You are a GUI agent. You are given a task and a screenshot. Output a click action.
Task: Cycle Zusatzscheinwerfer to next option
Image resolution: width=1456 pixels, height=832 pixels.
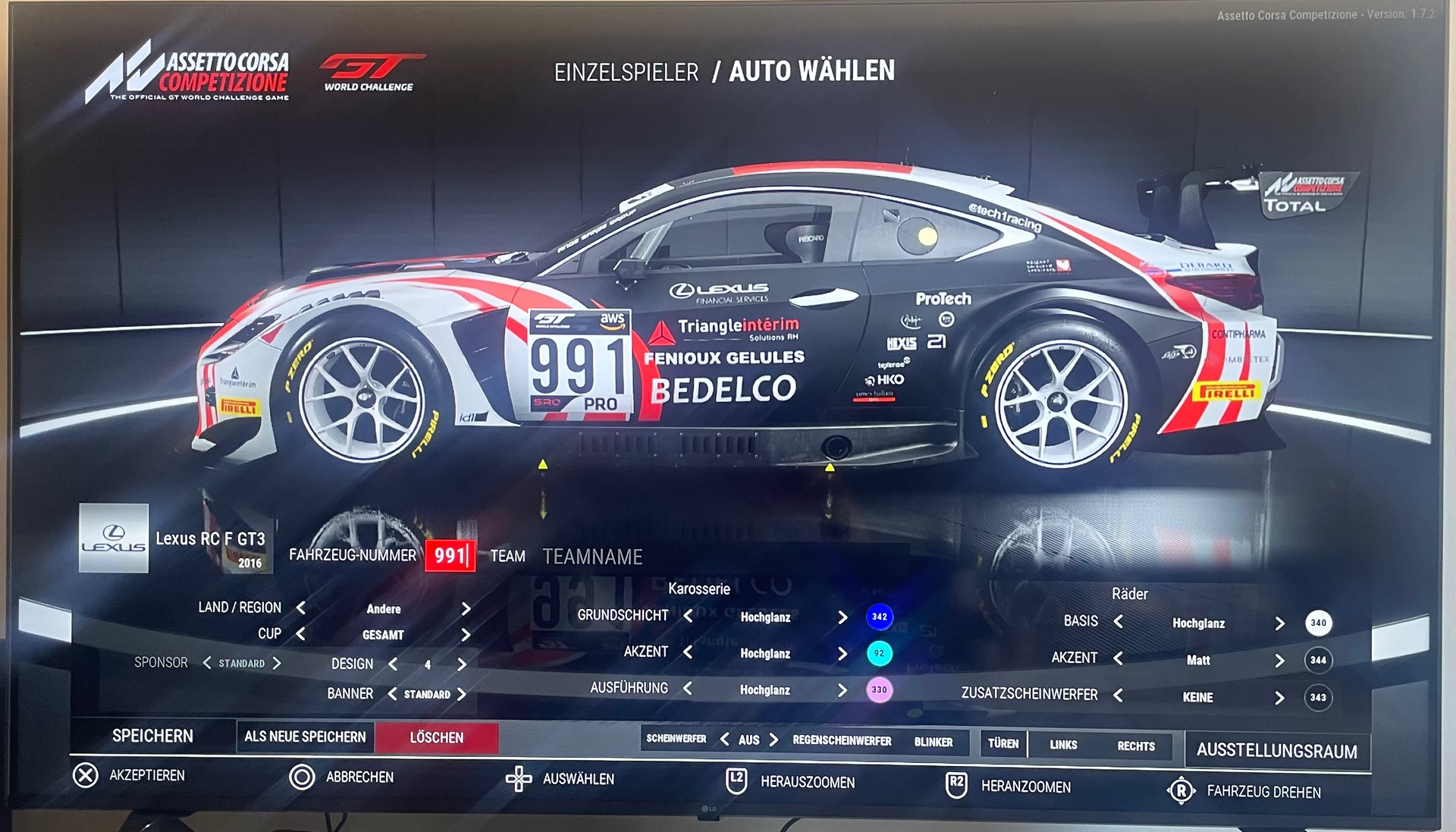click(1279, 697)
